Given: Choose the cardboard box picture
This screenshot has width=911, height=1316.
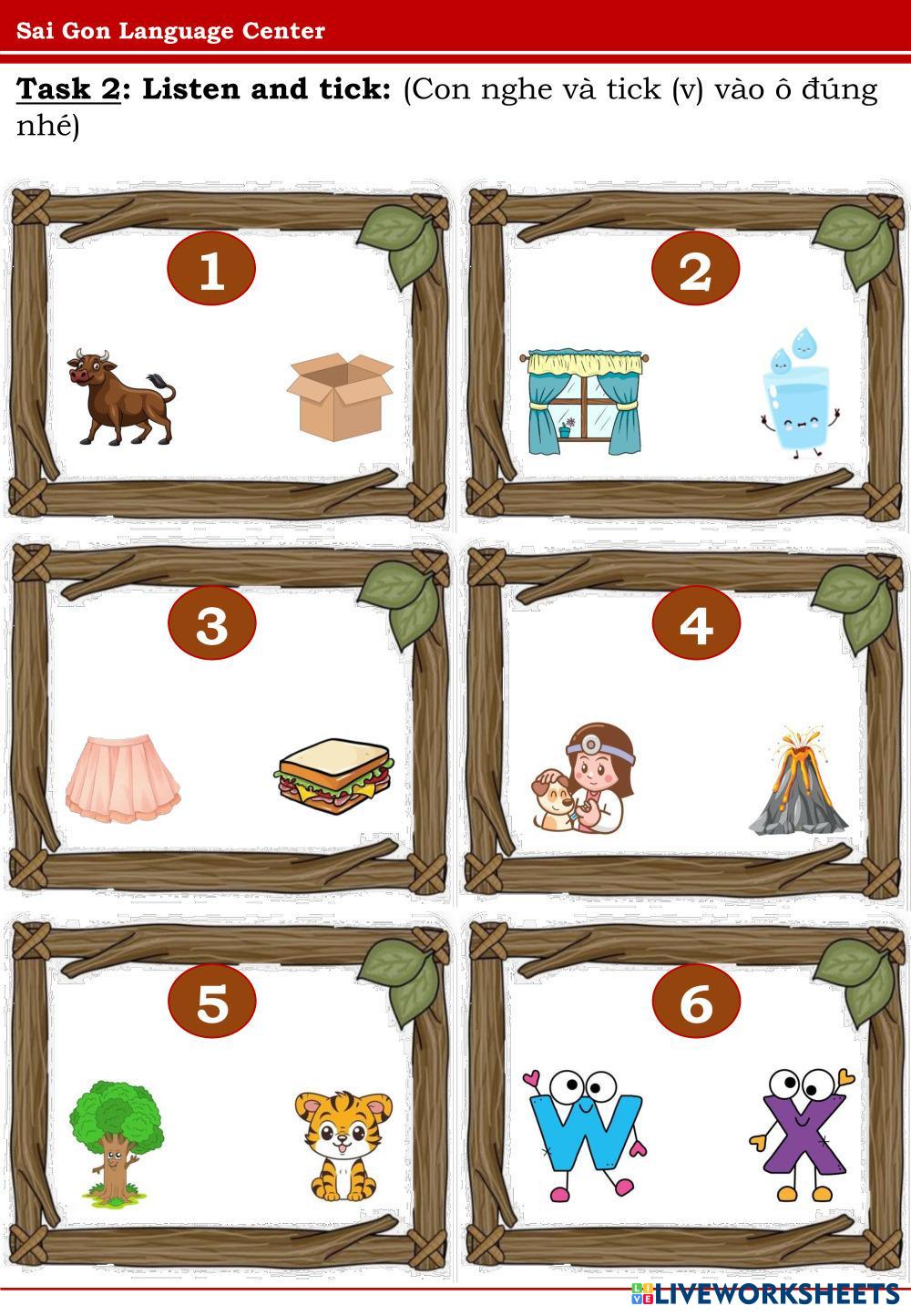Looking at the screenshot, I should click(339, 397).
